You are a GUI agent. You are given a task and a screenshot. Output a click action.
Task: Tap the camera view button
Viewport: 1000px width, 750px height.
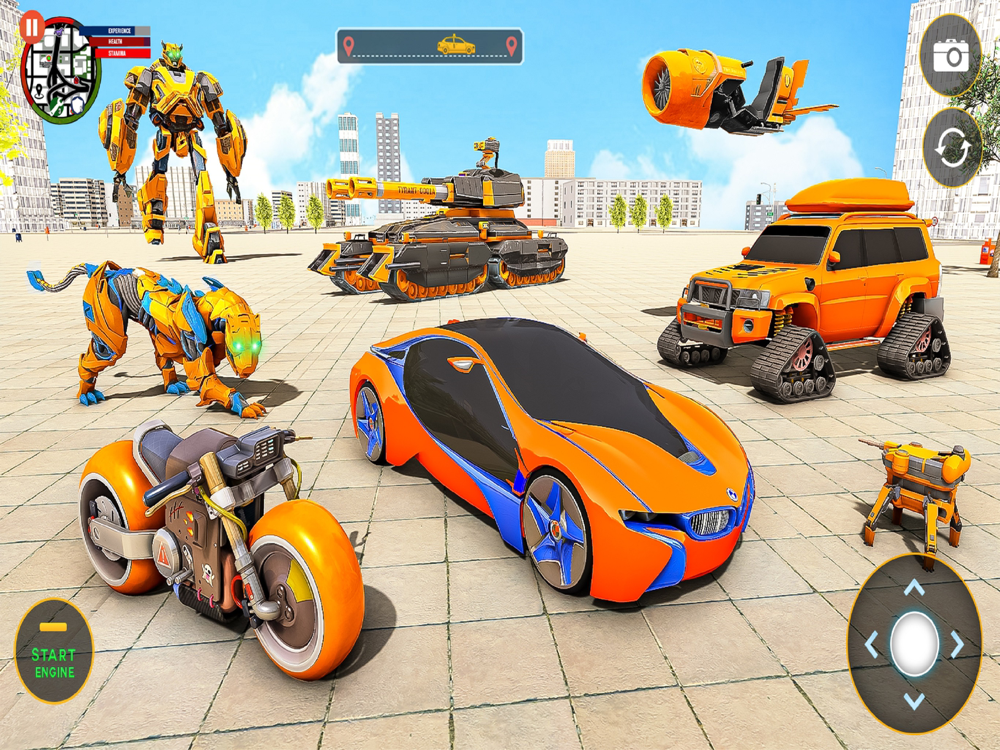pyautogui.click(x=950, y=56)
